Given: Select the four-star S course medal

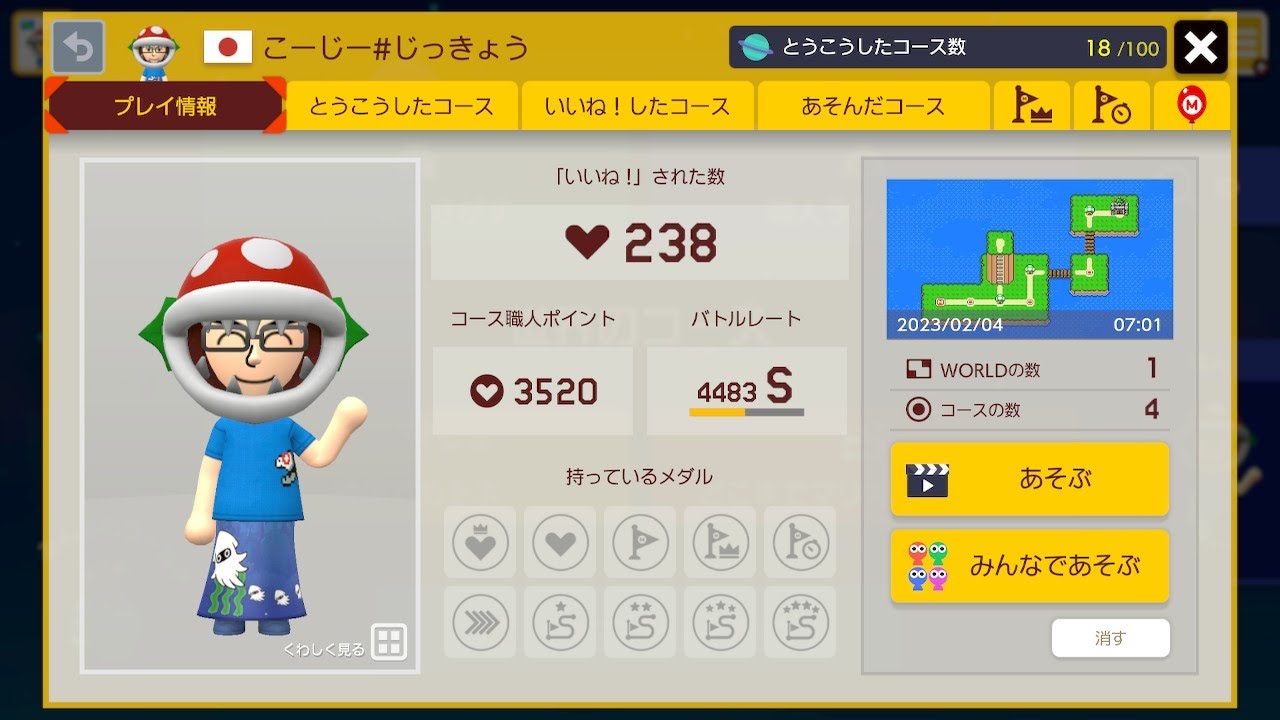Looking at the screenshot, I should click(799, 623).
